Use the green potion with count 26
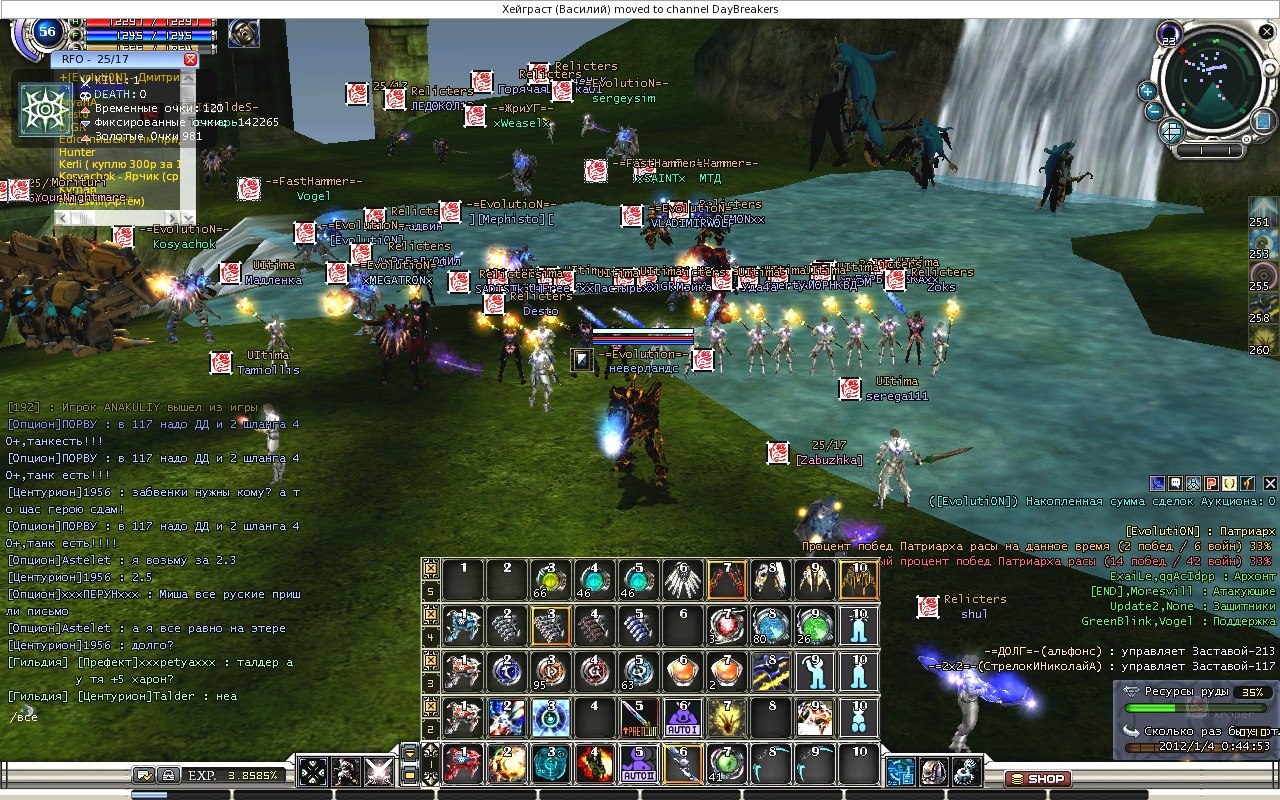Viewport: 1280px width, 800px height. pyautogui.click(x=816, y=626)
